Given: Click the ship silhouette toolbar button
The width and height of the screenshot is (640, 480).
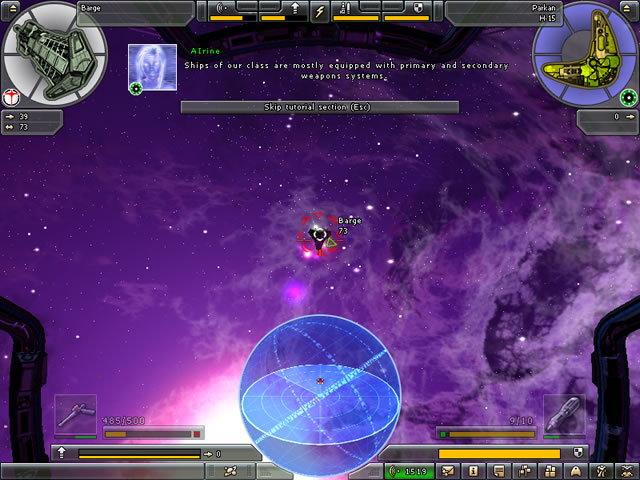Looking at the screenshot, I should 575,471.
